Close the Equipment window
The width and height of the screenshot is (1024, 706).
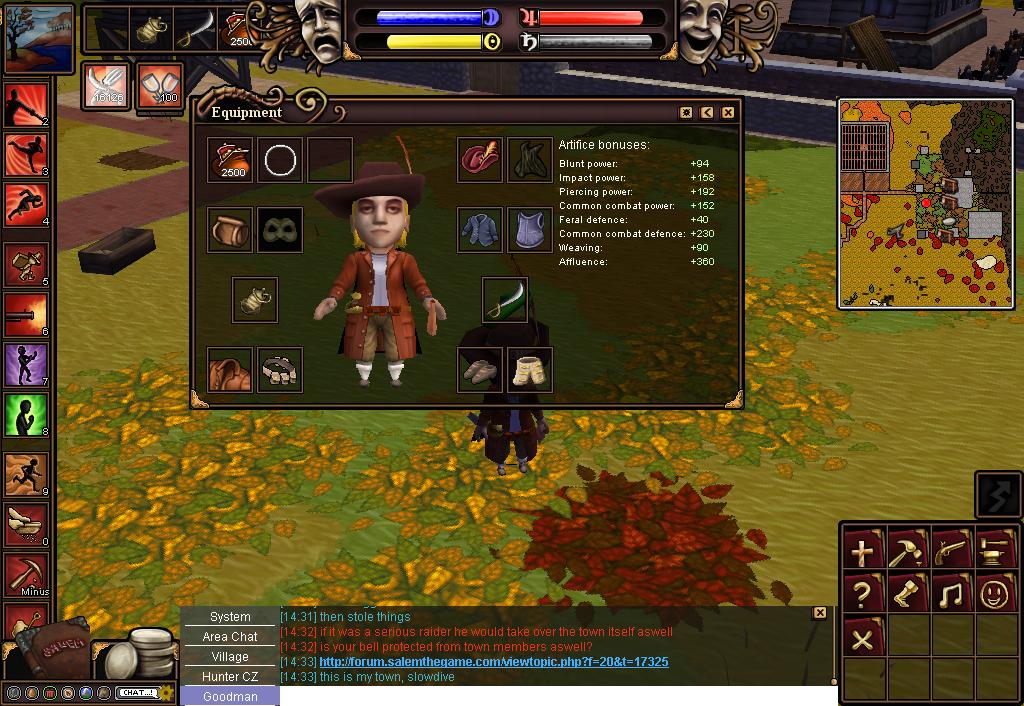[x=728, y=113]
